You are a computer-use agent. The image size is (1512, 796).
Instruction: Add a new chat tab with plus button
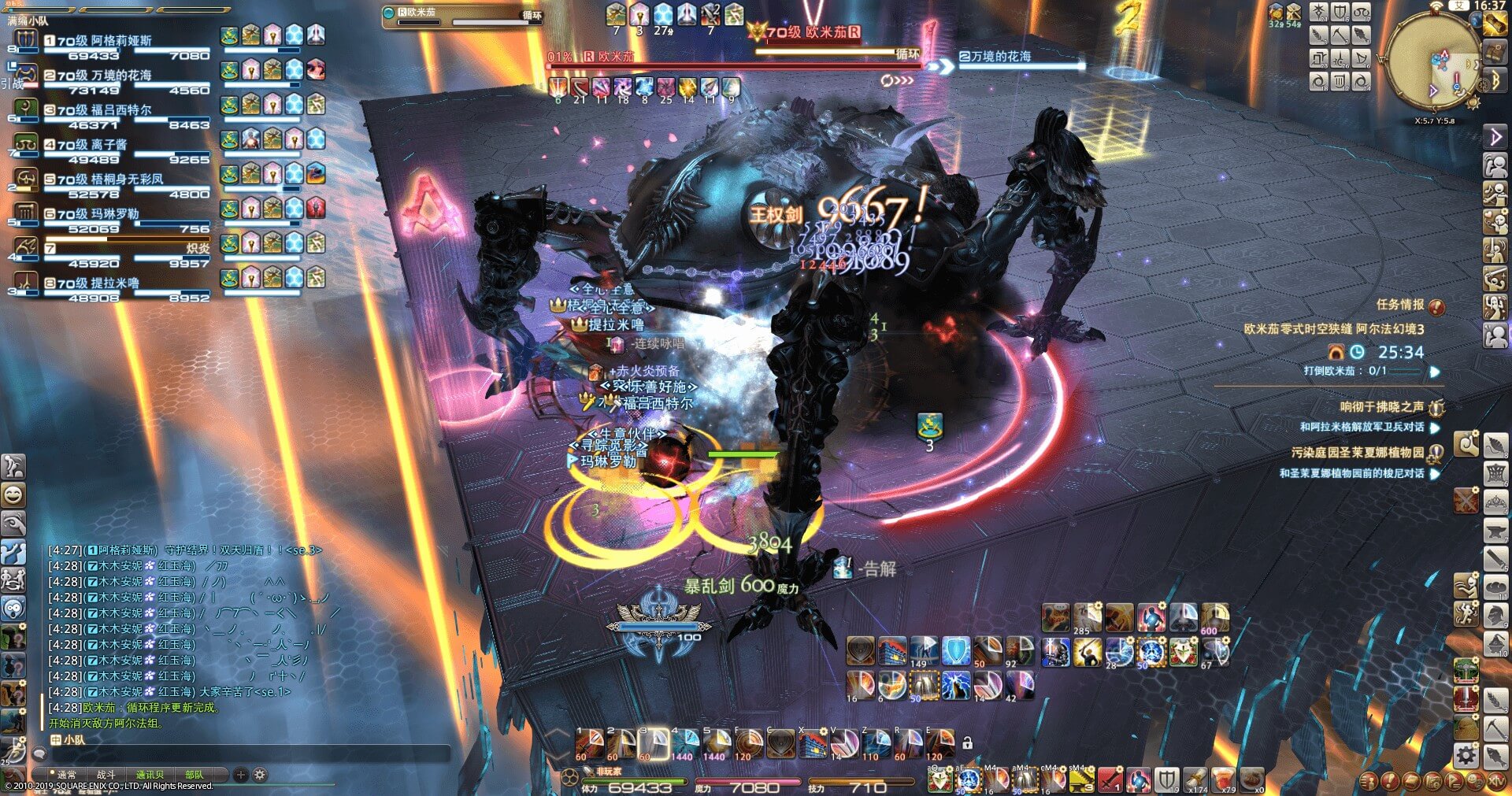click(241, 775)
